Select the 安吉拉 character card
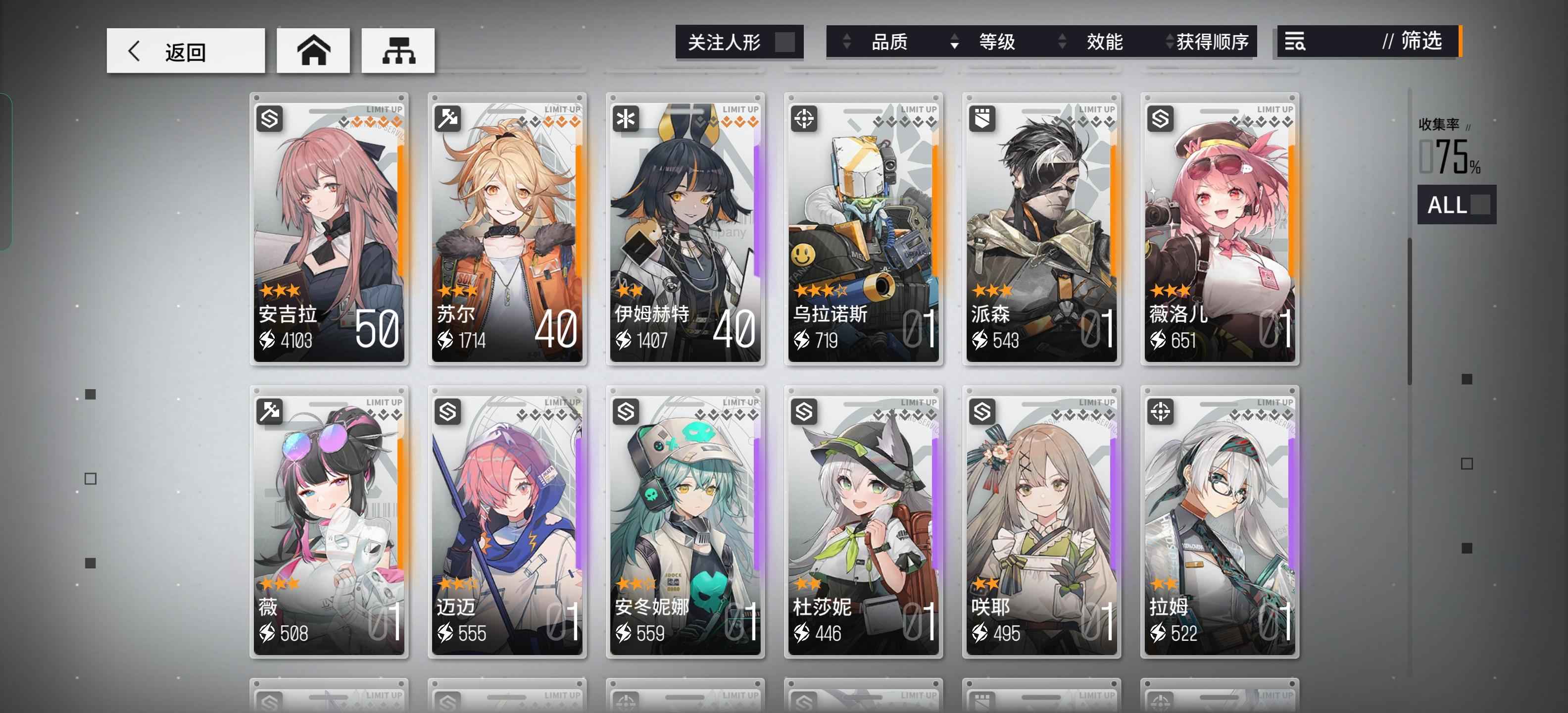1568x713 pixels. point(329,229)
